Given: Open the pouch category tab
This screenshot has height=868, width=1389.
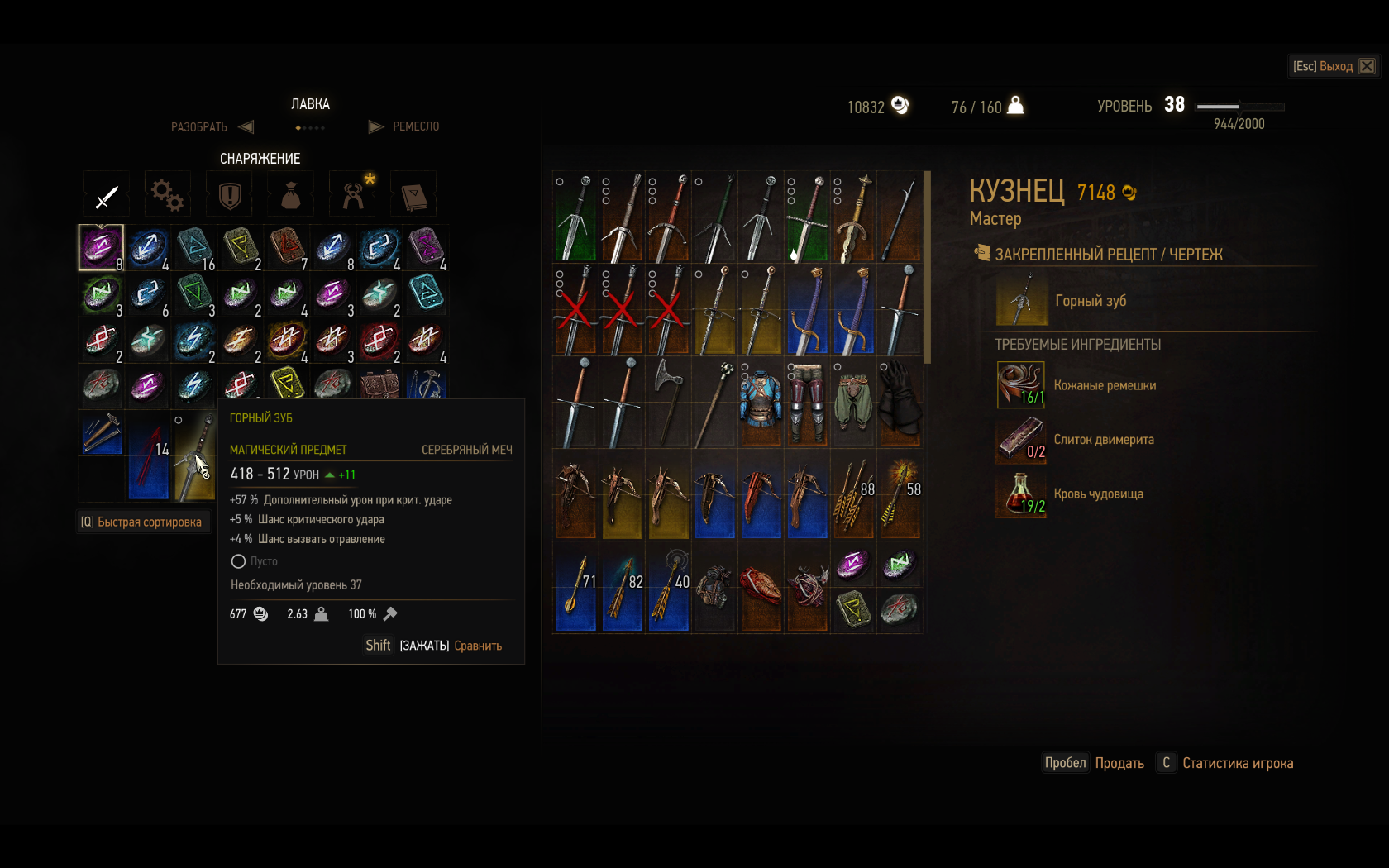Looking at the screenshot, I should (290, 195).
